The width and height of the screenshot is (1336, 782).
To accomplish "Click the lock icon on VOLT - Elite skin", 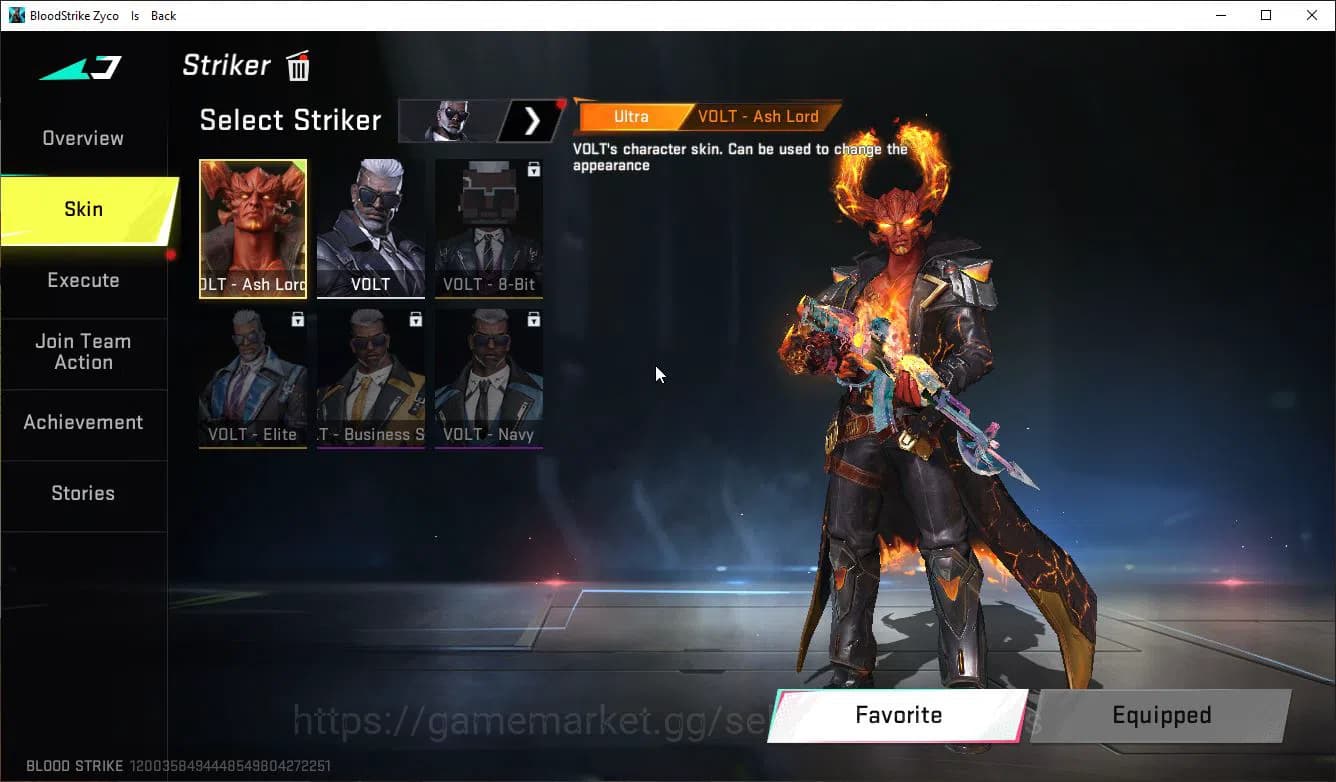I will coord(297,319).
